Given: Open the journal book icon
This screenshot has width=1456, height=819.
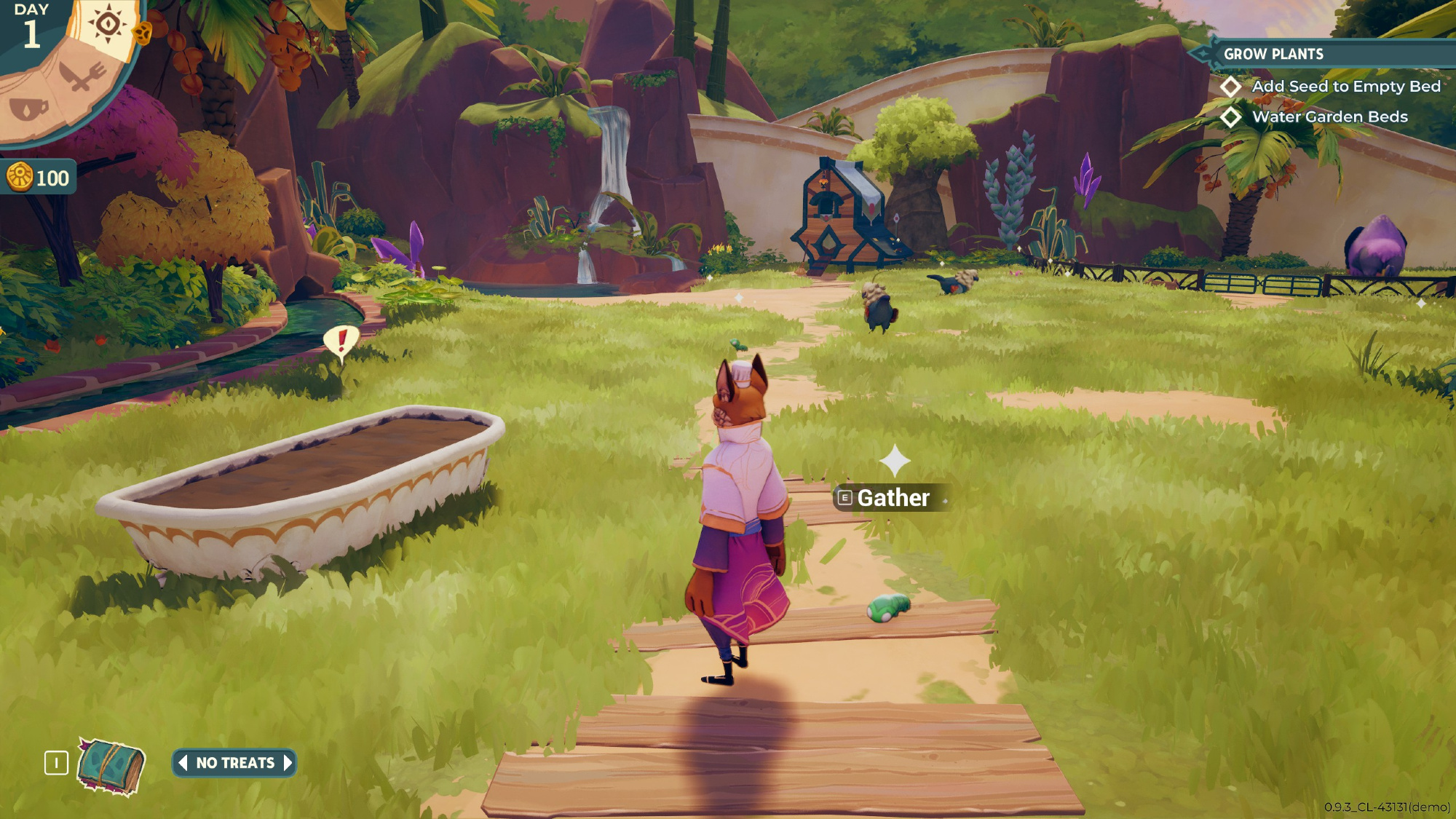Looking at the screenshot, I should (111, 767).
